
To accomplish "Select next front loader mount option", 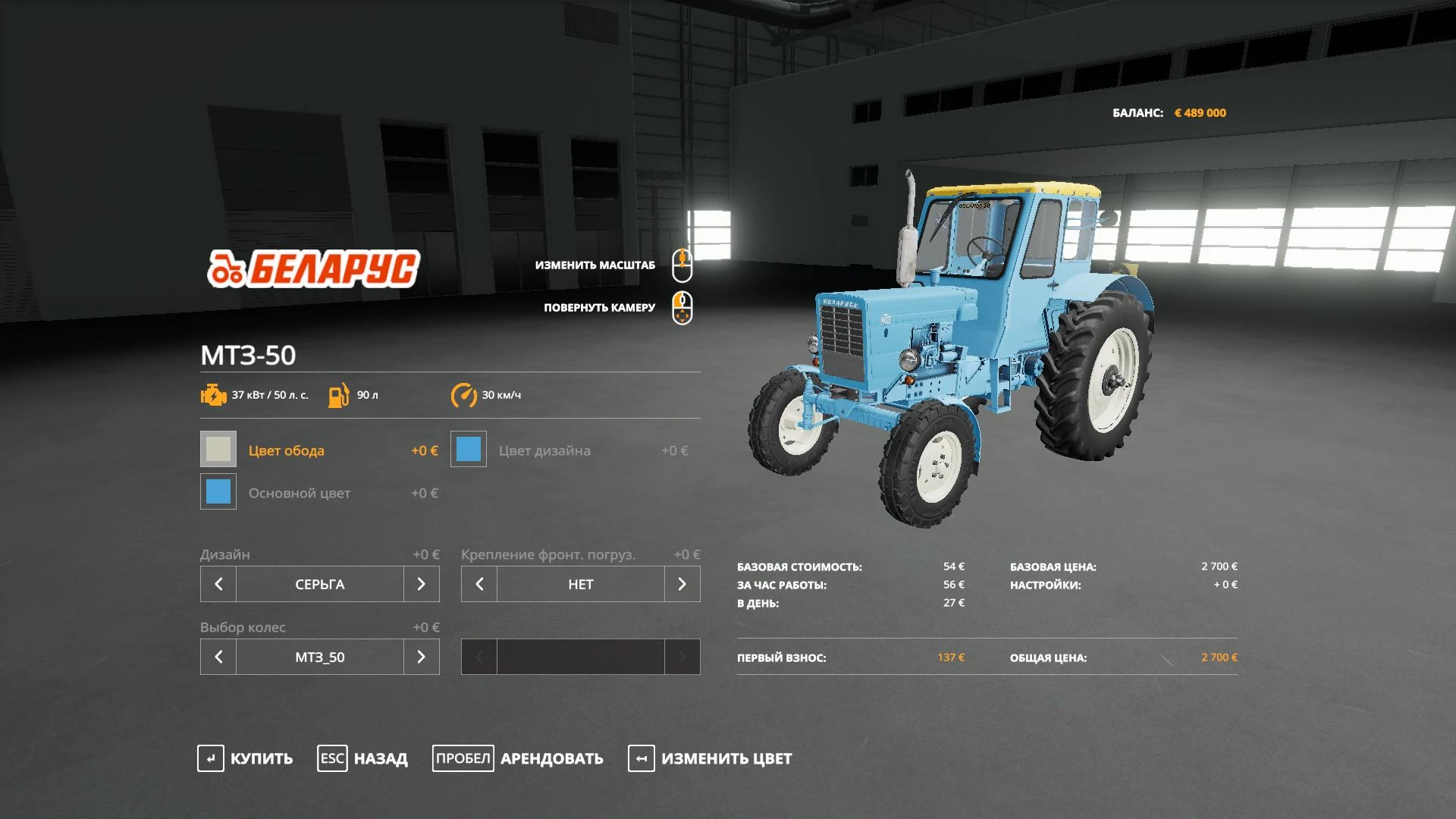I will click(682, 584).
